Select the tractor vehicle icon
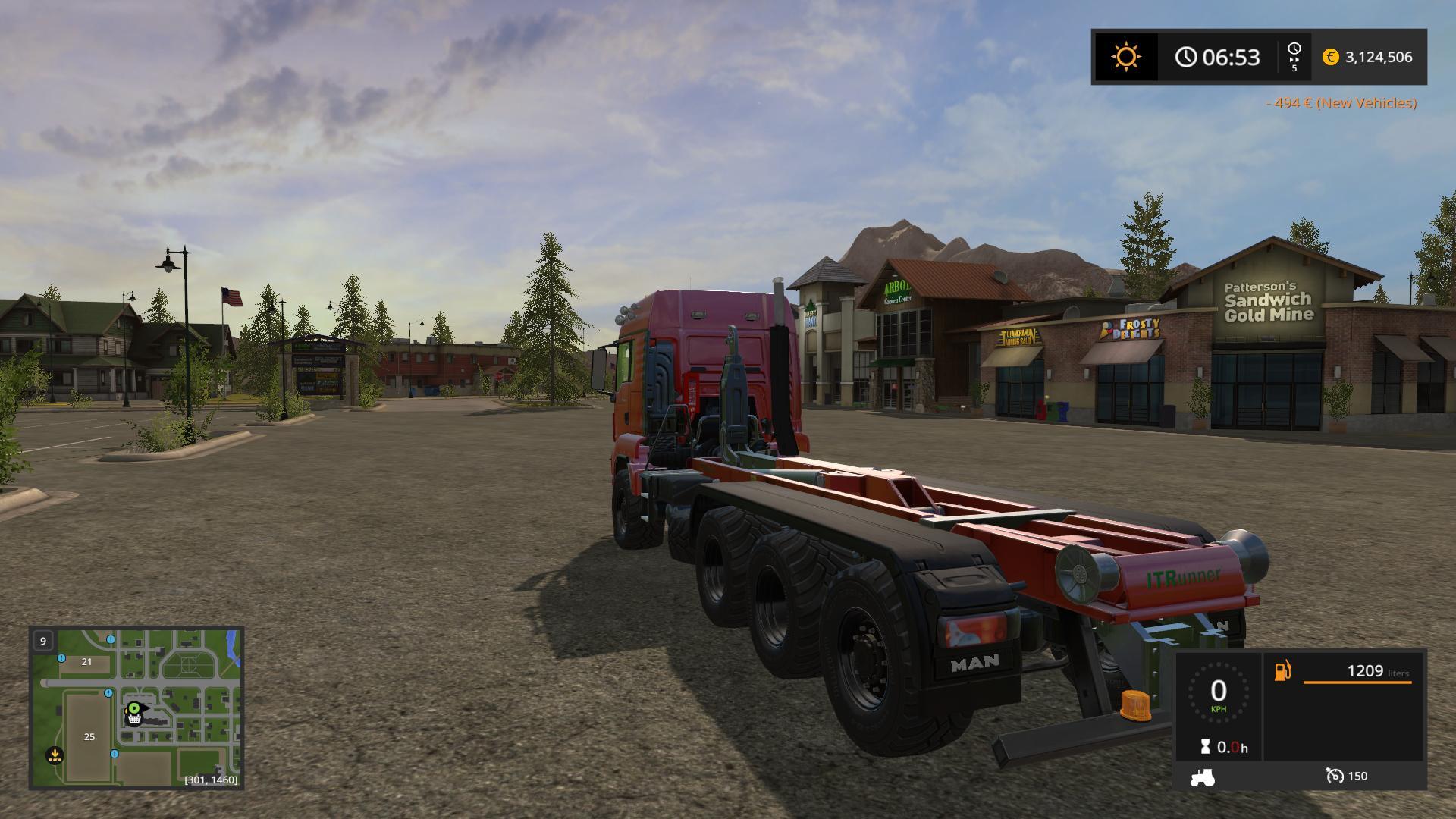The width and height of the screenshot is (1456, 819). pos(1203,777)
